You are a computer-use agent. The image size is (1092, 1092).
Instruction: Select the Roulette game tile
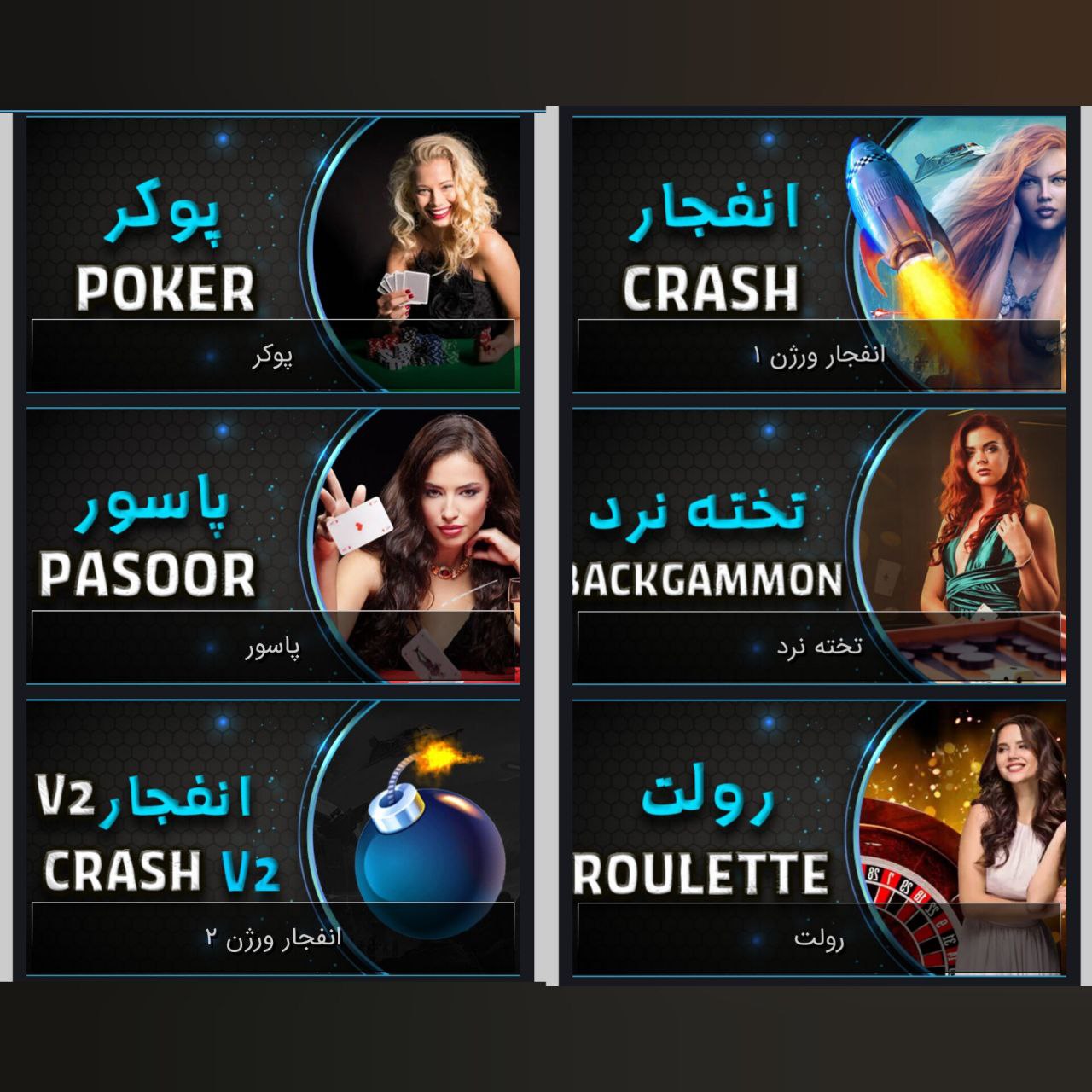(x=819, y=838)
